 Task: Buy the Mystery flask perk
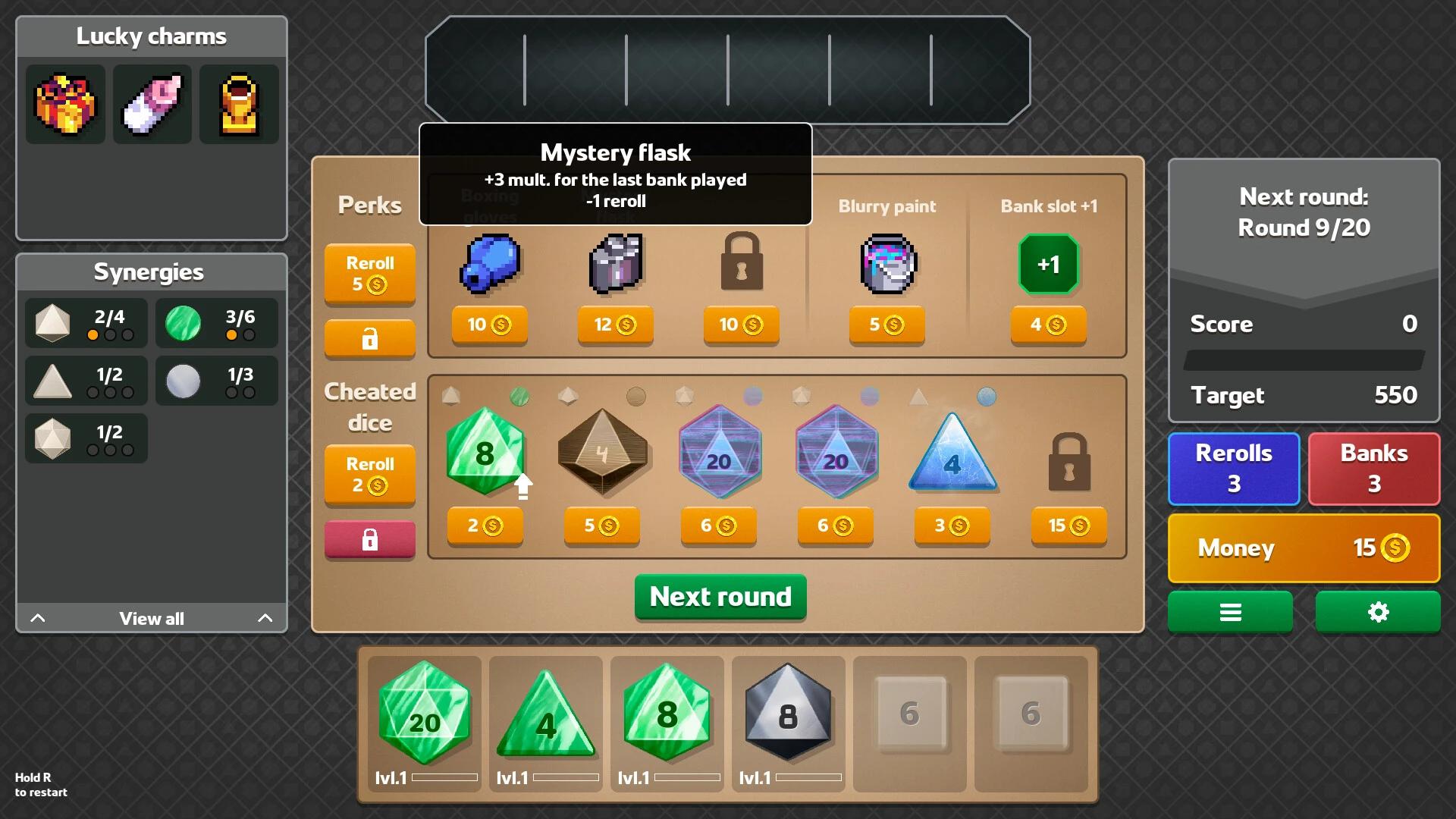pyautogui.click(x=615, y=325)
